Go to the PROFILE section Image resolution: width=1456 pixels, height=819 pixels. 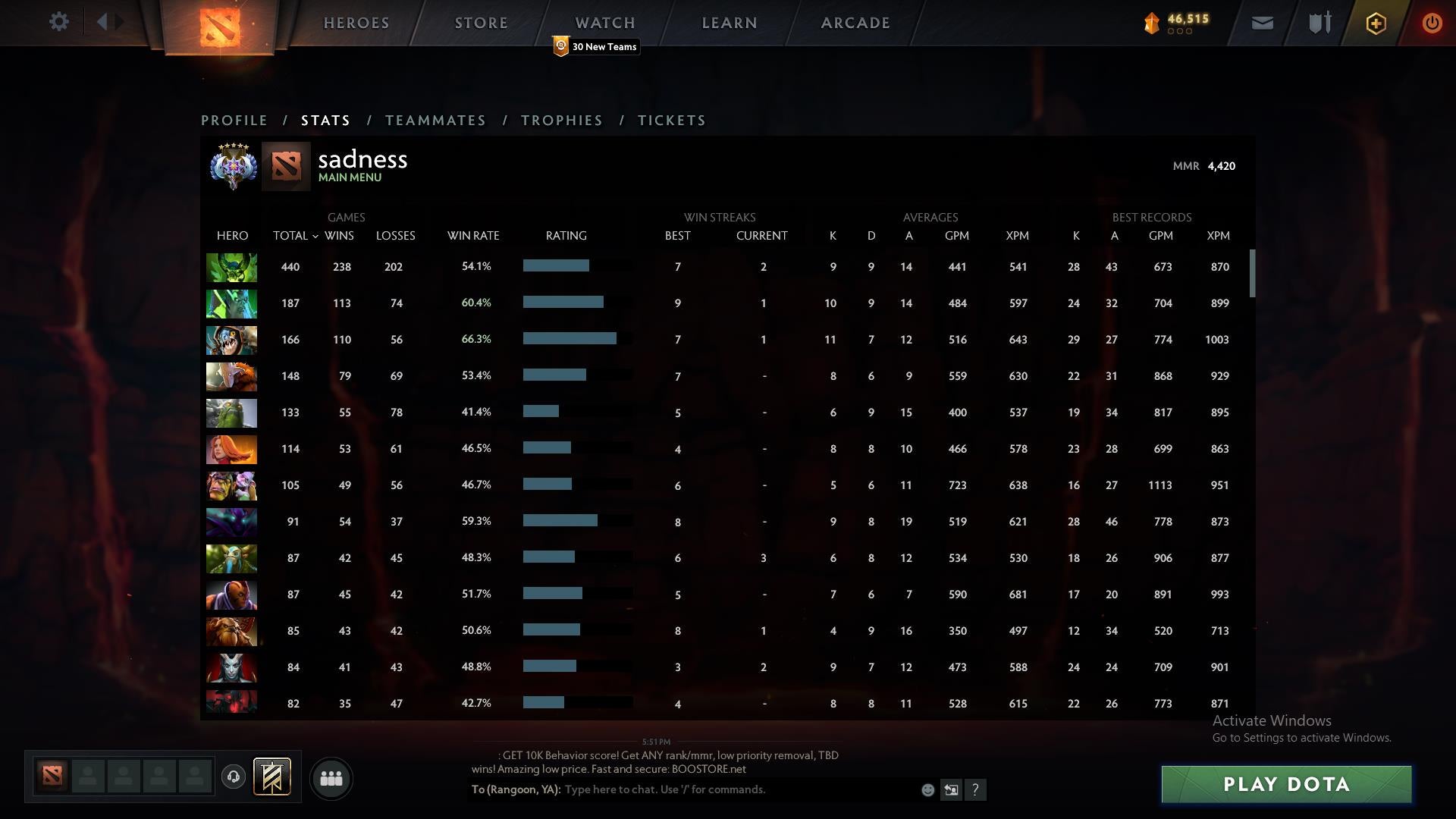234,120
